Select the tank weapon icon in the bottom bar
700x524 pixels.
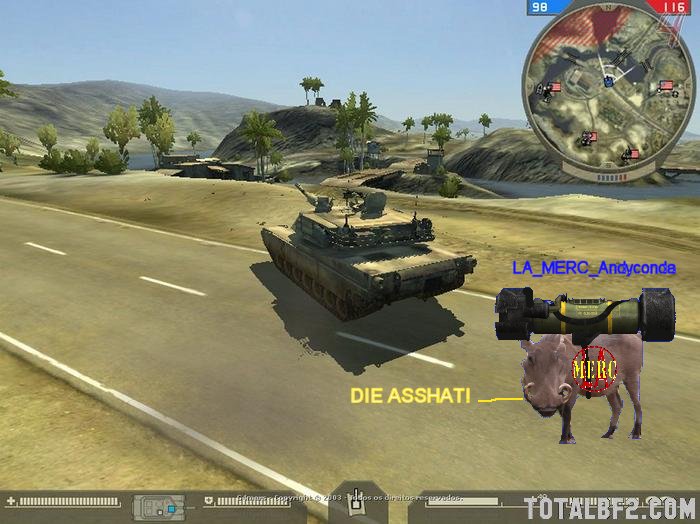[354, 503]
